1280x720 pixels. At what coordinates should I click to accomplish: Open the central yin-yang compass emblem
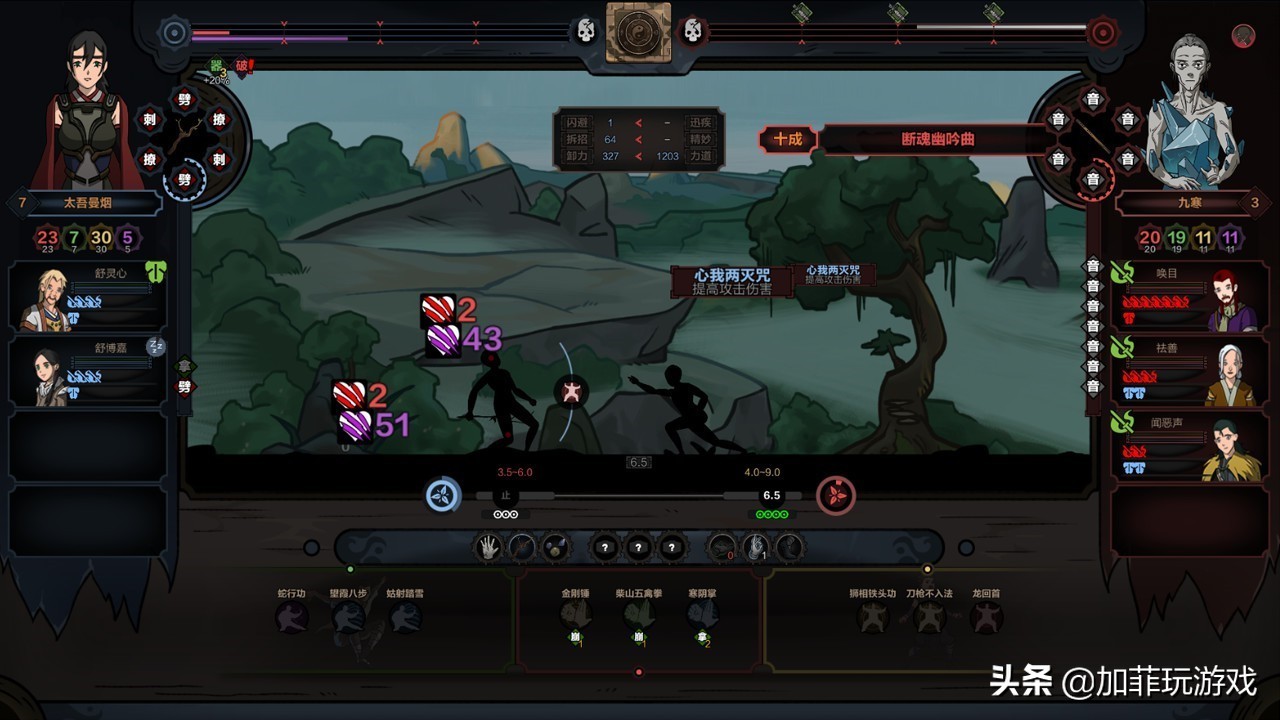coord(638,31)
